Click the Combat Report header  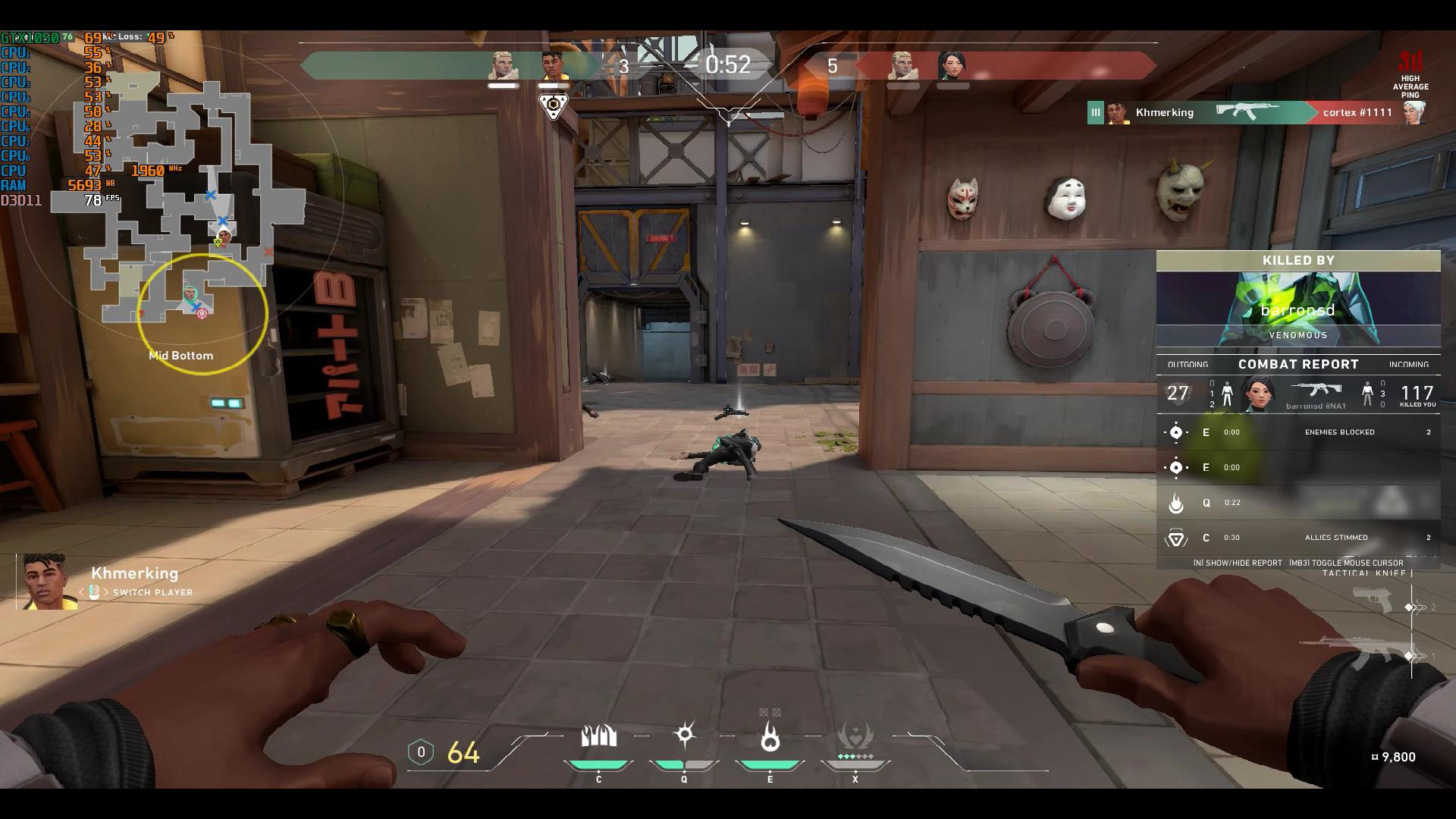(x=1298, y=364)
